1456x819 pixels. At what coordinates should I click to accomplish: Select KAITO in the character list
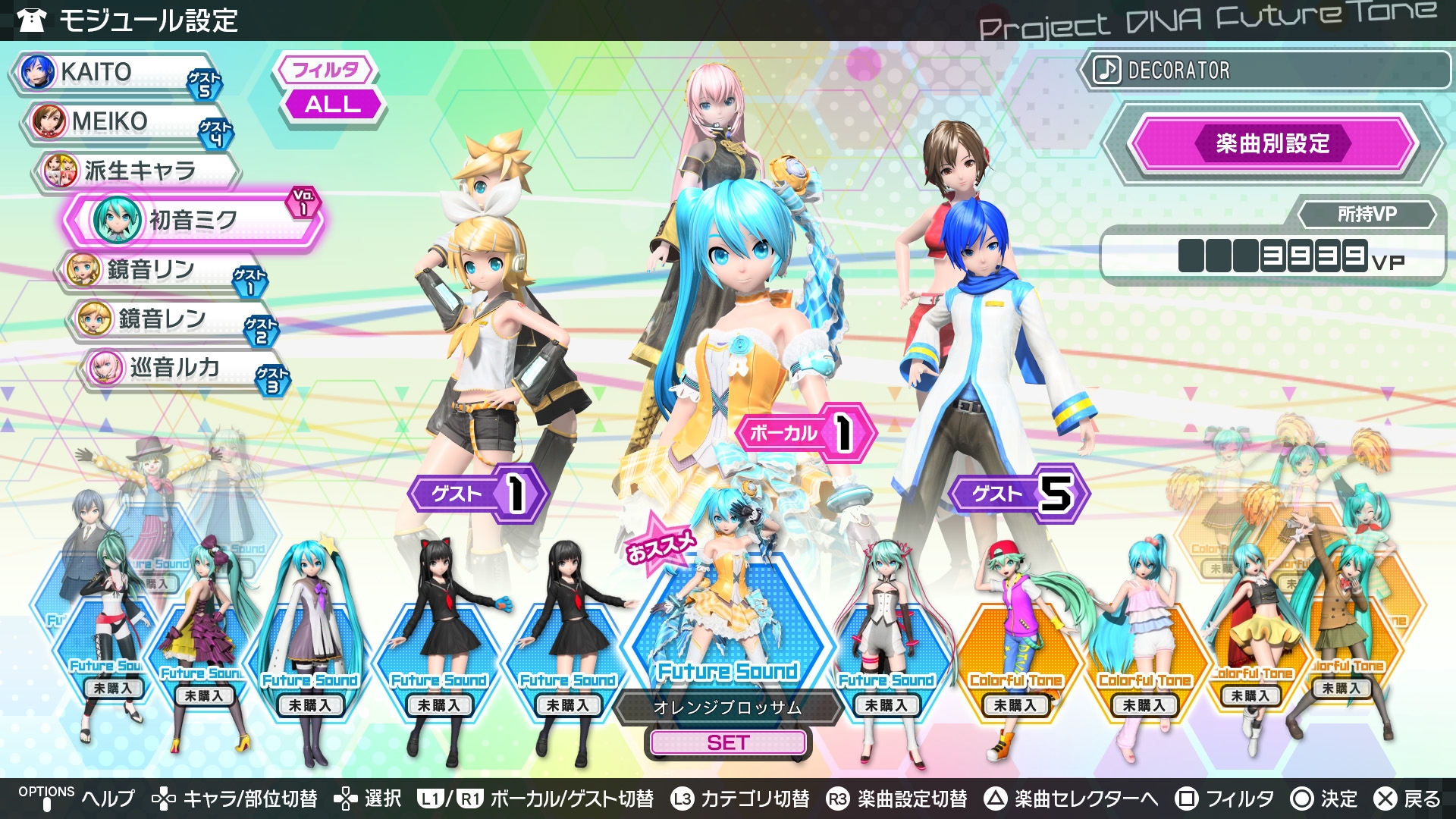tap(114, 73)
